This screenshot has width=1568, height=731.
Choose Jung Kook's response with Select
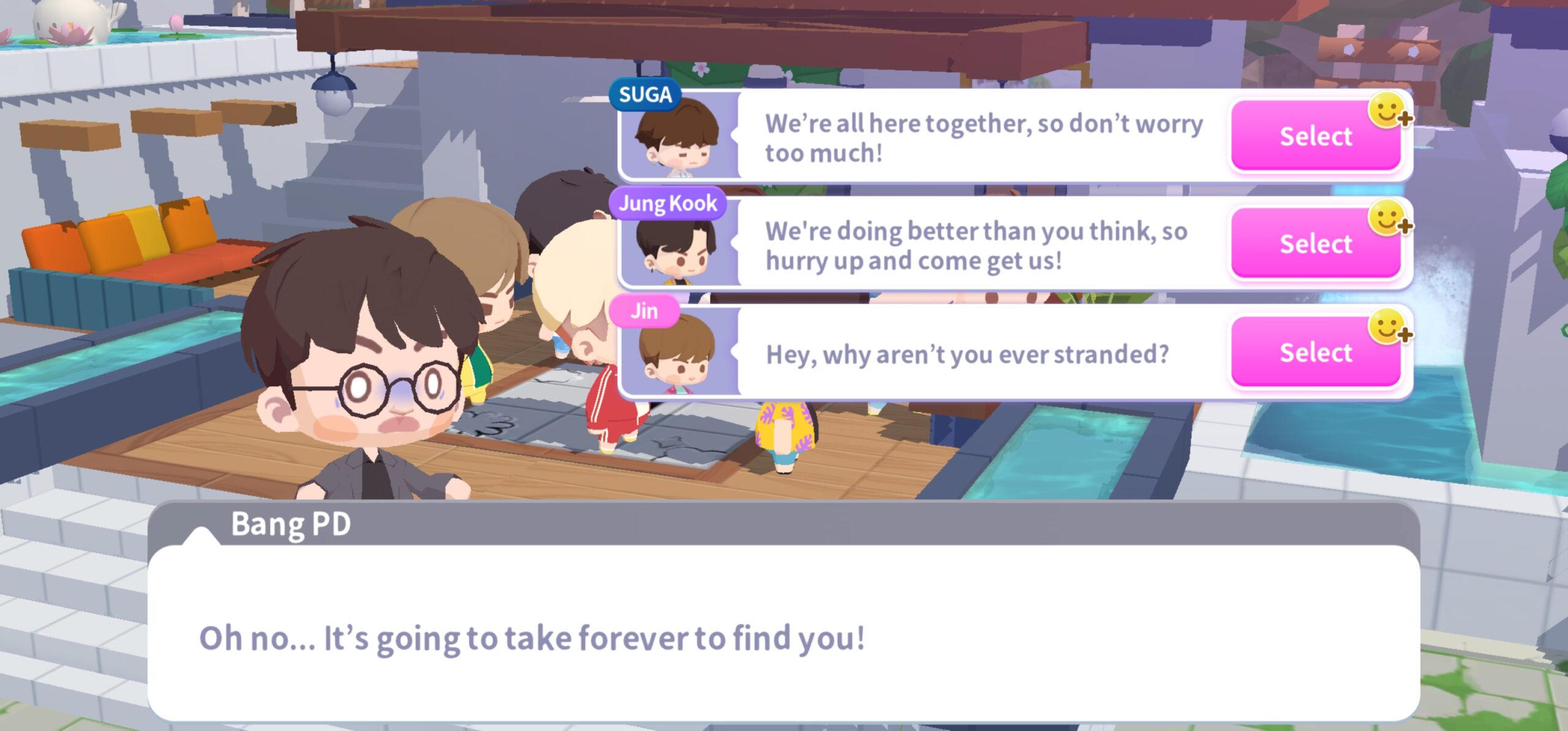click(x=1315, y=244)
